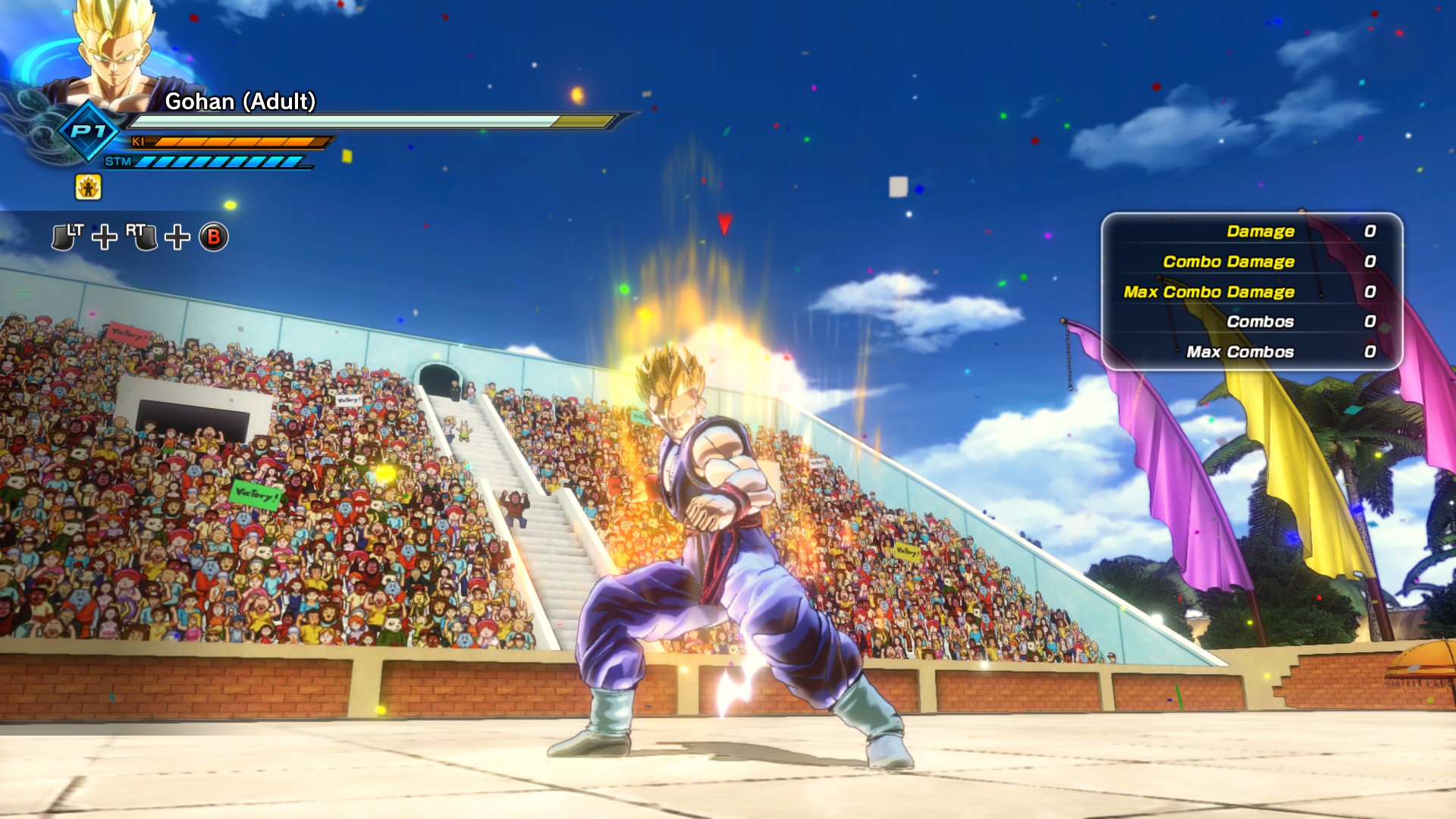Click the Damage value showing zero
This screenshot has height=819, width=1456.
1370,231
